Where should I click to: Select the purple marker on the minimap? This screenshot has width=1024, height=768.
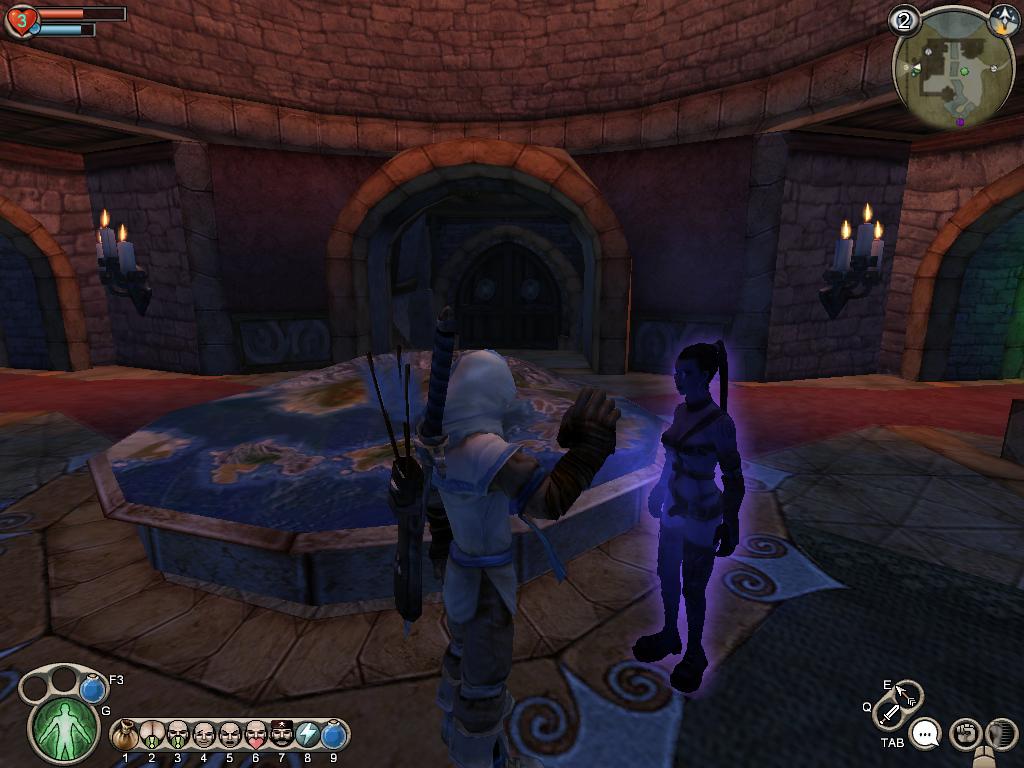coord(960,121)
